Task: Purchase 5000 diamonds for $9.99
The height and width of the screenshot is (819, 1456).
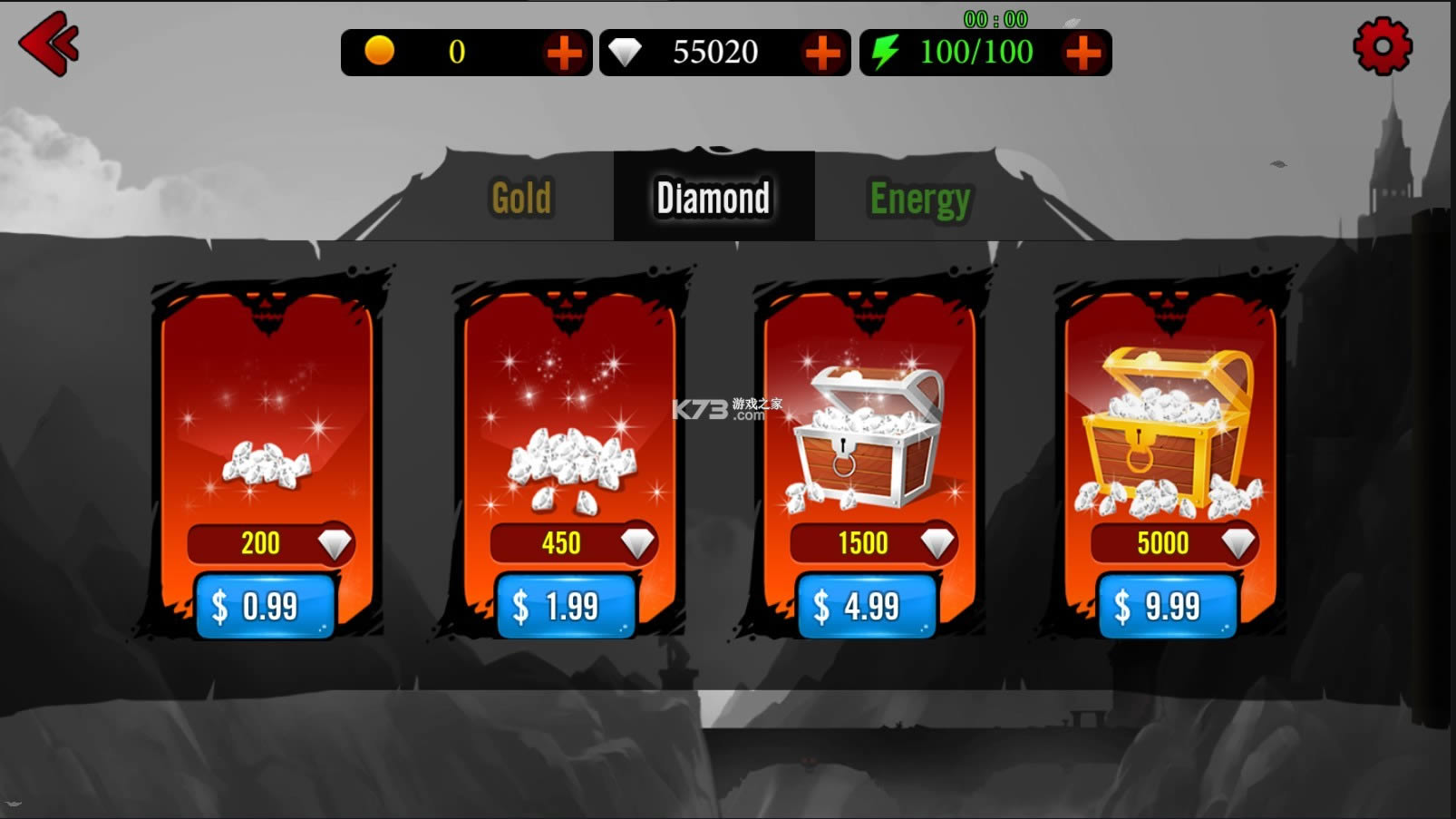Action: (x=1167, y=606)
